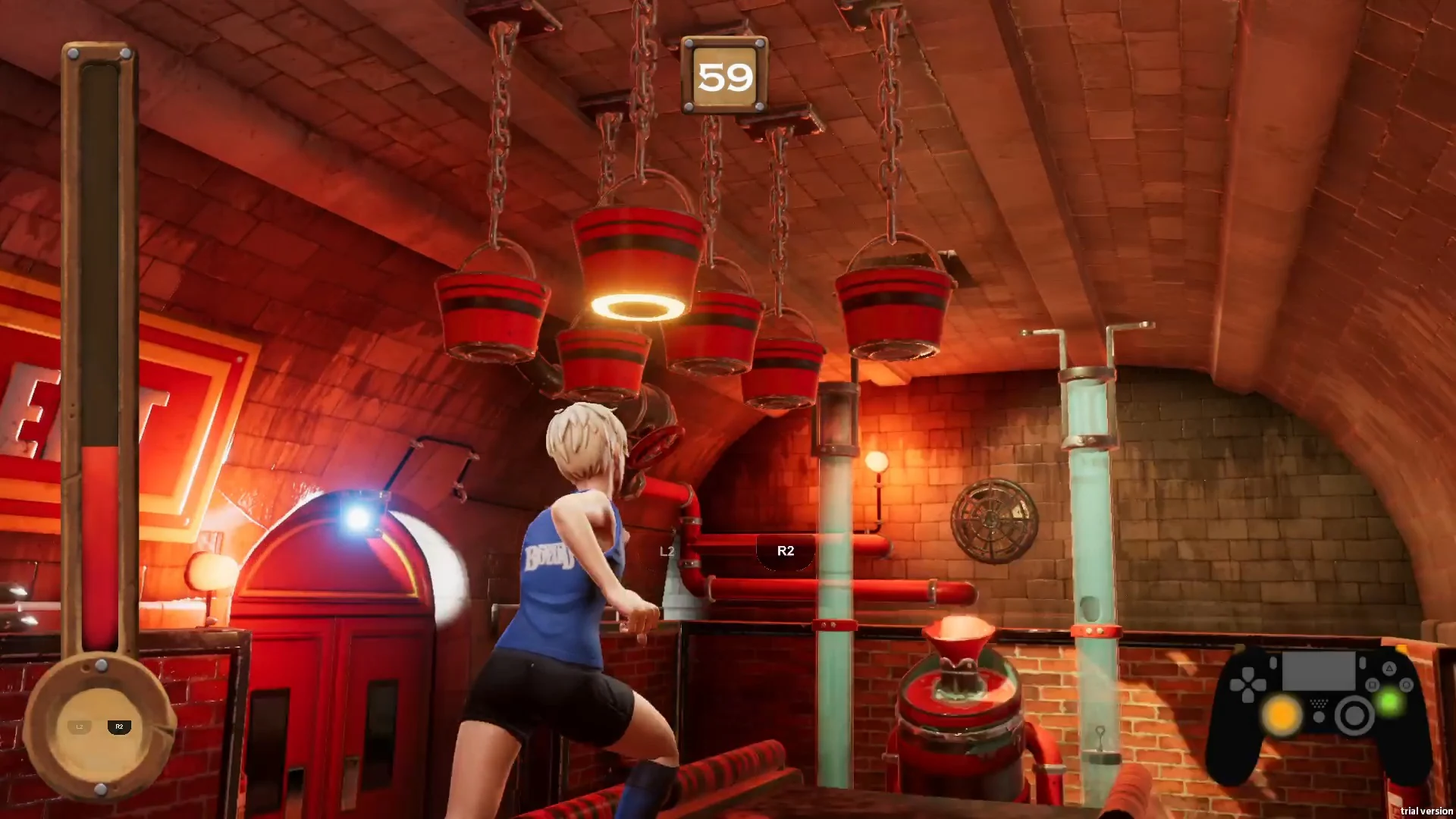Toggle the dimmed L2 label on the gauge dial
1456x819 pixels.
[x=79, y=726]
